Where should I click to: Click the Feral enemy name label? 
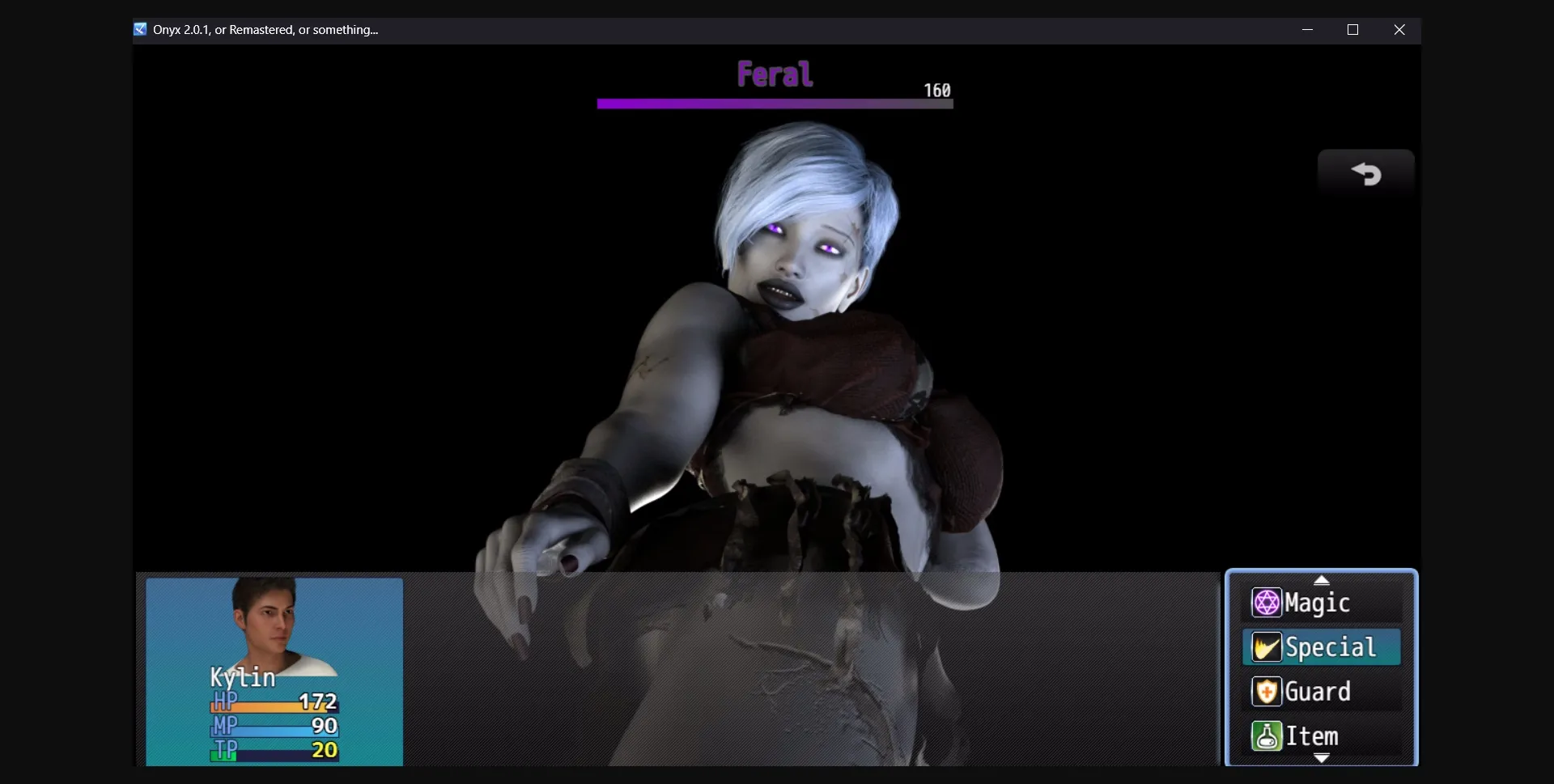(774, 74)
